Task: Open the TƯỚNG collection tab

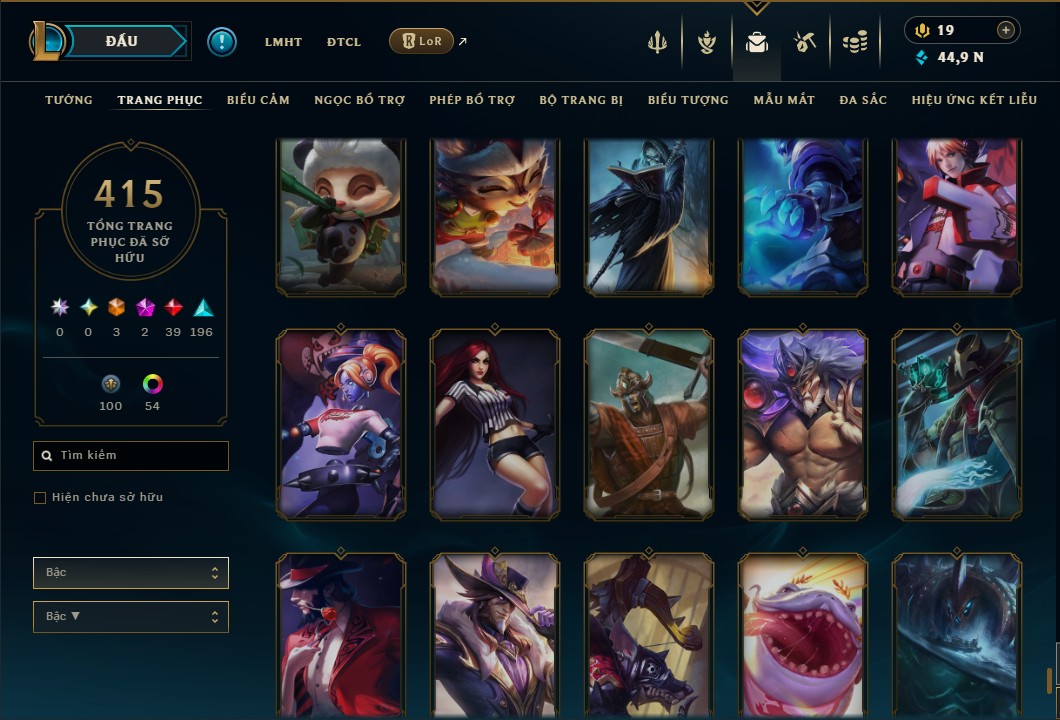Action: coord(69,100)
